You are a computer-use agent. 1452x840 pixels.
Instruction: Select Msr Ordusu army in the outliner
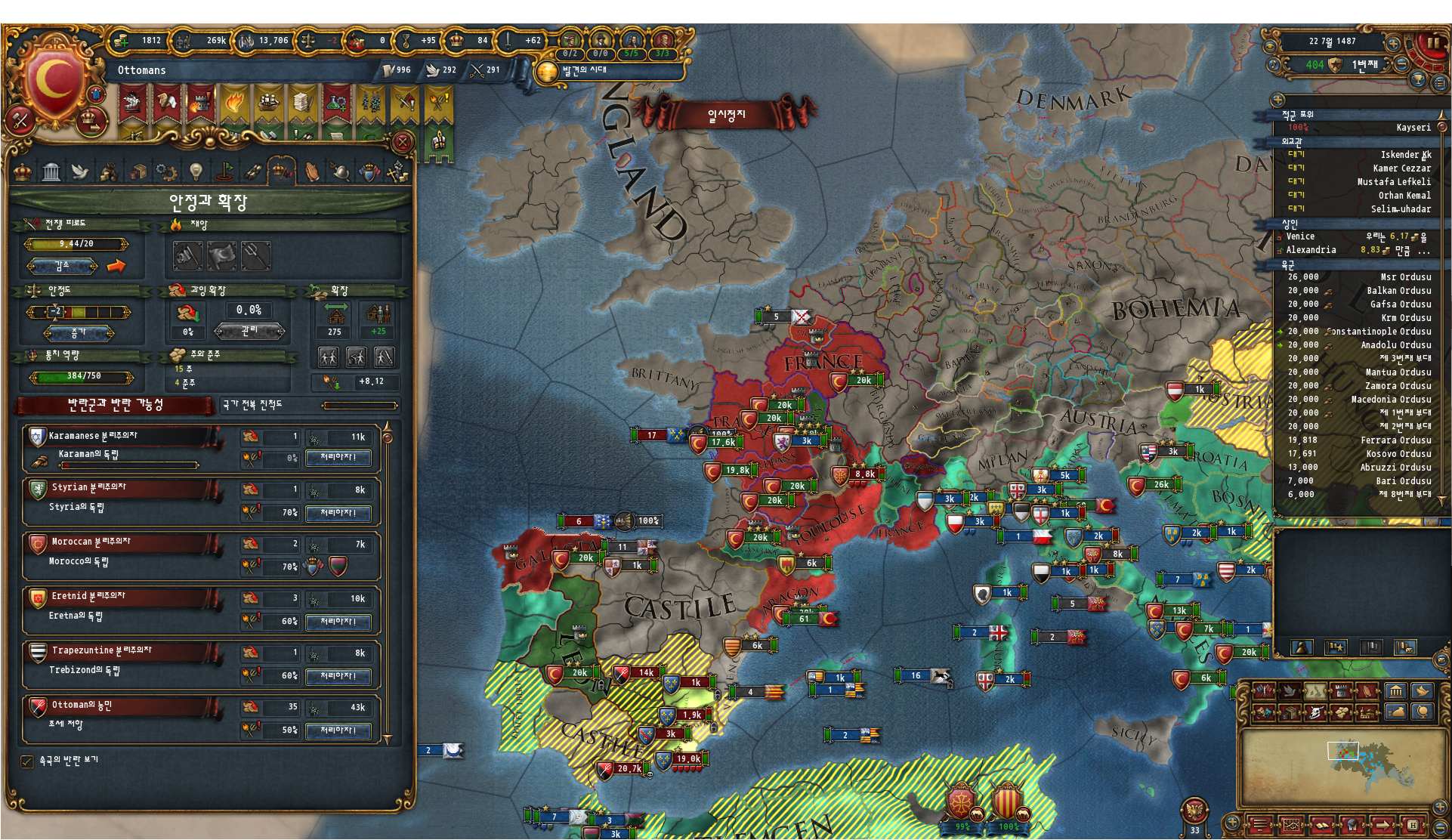[1360, 277]
